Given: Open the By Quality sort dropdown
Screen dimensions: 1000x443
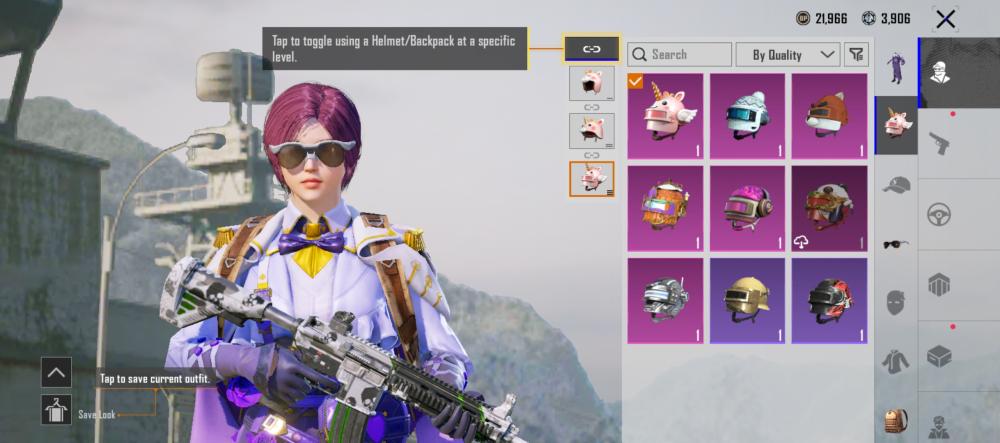Looking at the screenshot, I should (x=789, y=54).
